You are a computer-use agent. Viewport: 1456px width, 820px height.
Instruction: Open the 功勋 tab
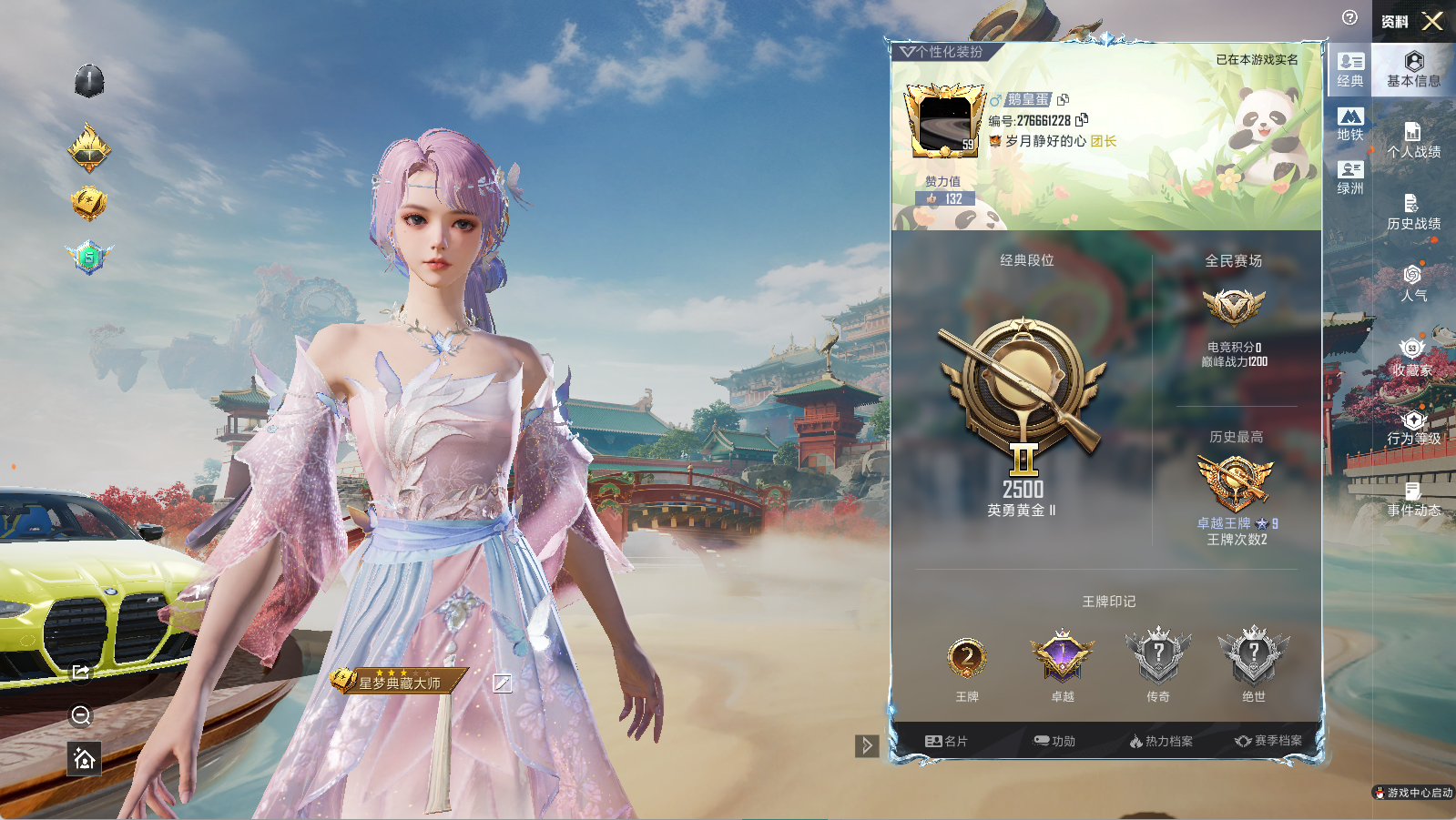click(x=1054, y=741)
